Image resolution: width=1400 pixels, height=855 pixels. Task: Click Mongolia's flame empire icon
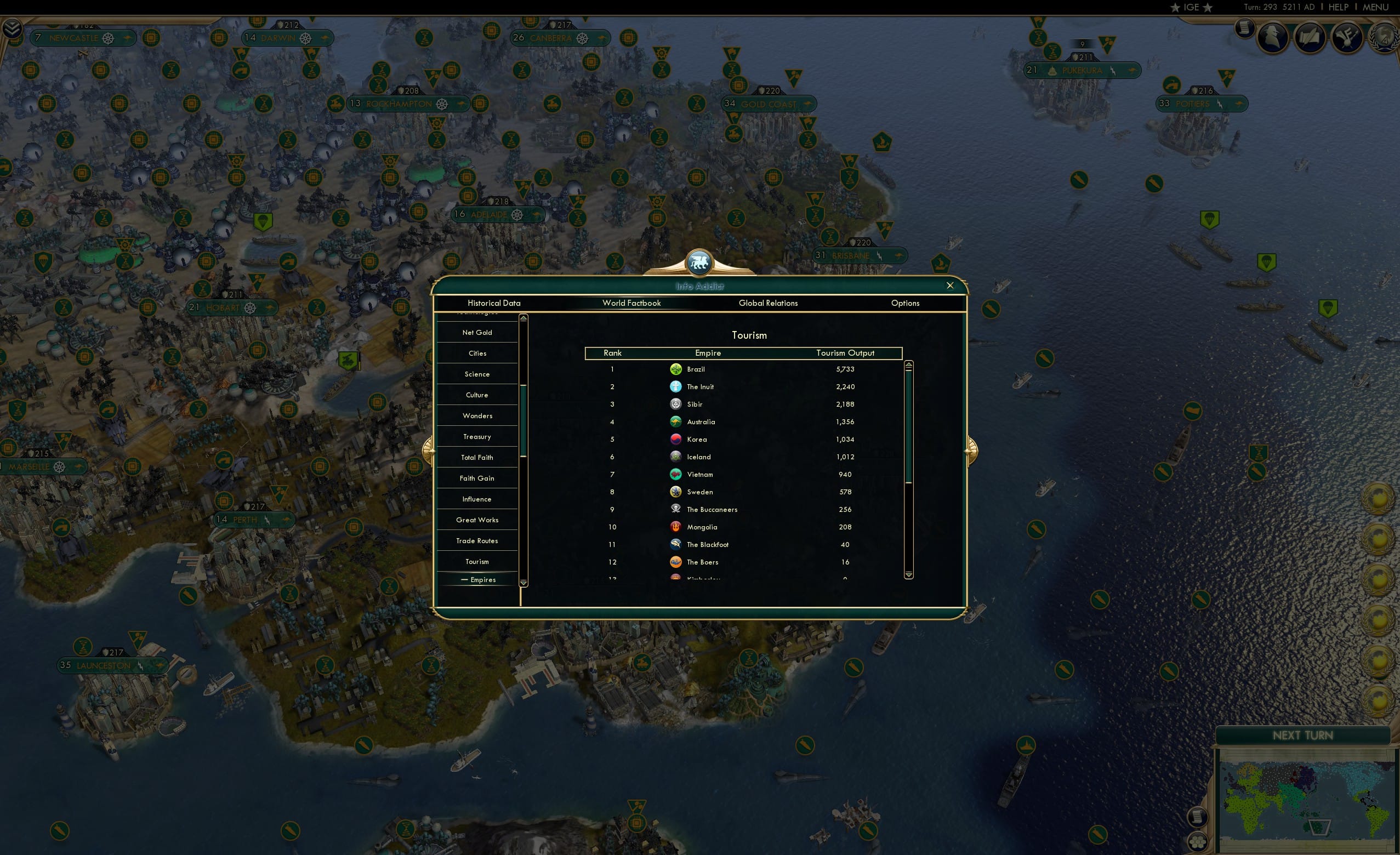[x=675, y=527]
